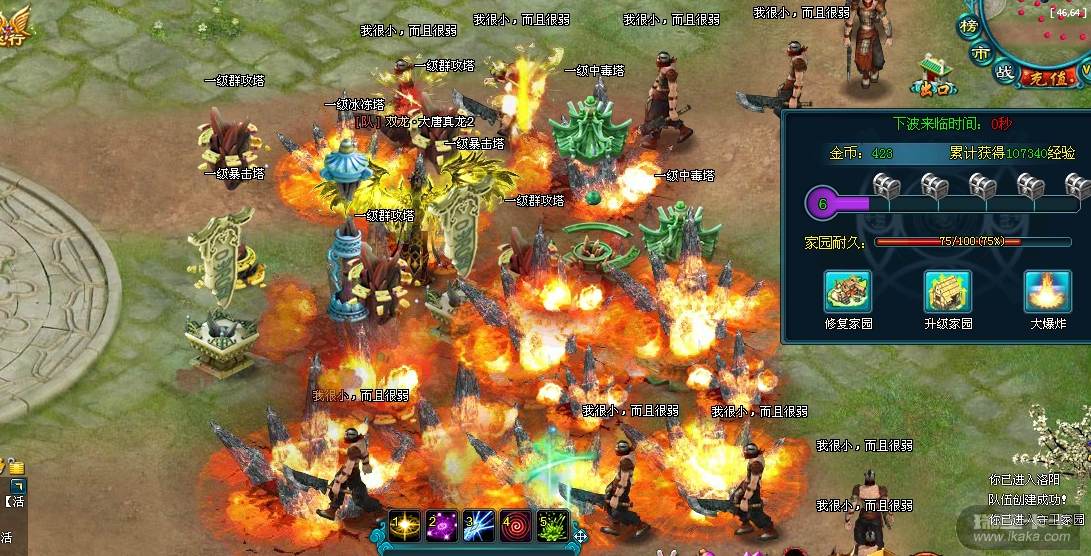The image size is (1091, 556).
Task: Activate skill 1 golden burst
Action: [x=406, y=524]
